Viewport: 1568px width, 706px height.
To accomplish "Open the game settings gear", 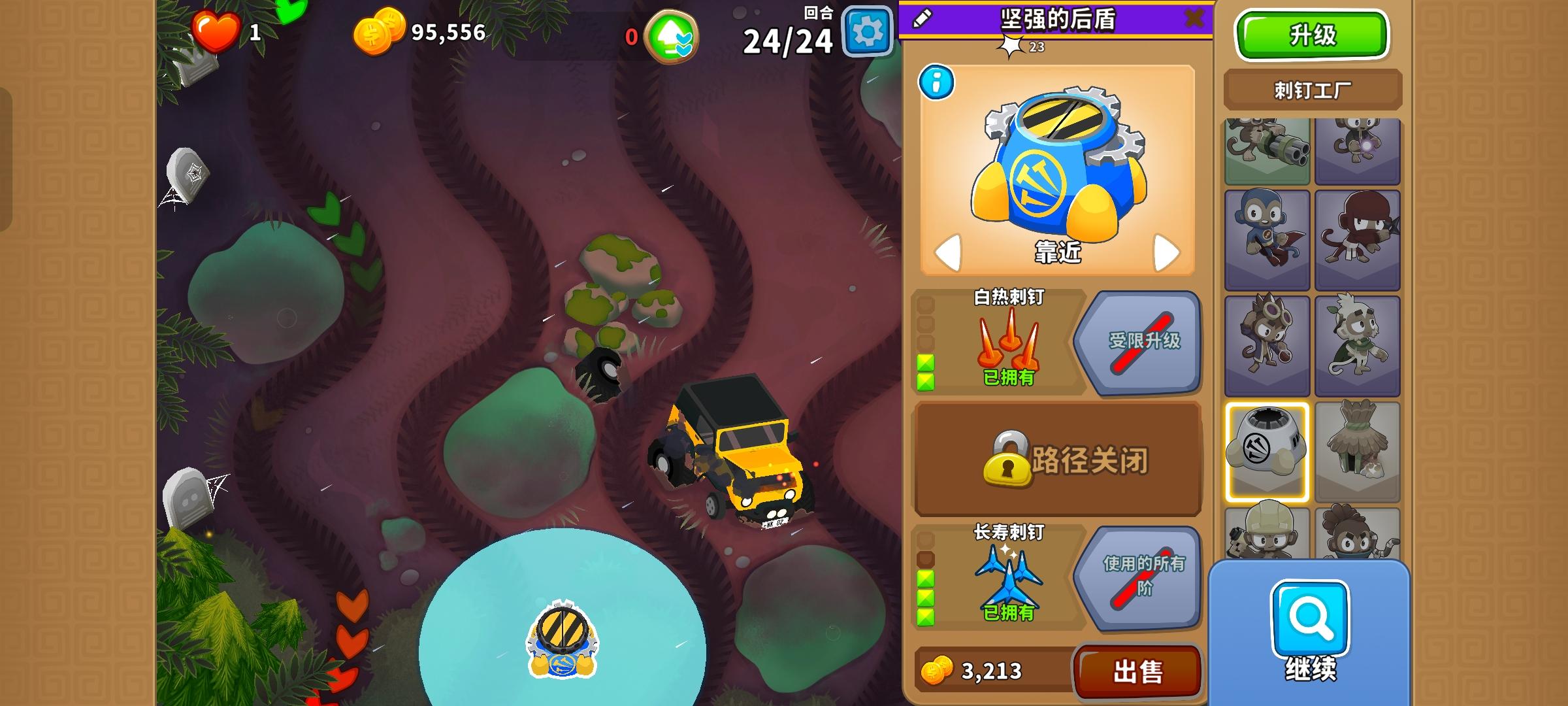I will pyautogui.click(x=866, y=30).
